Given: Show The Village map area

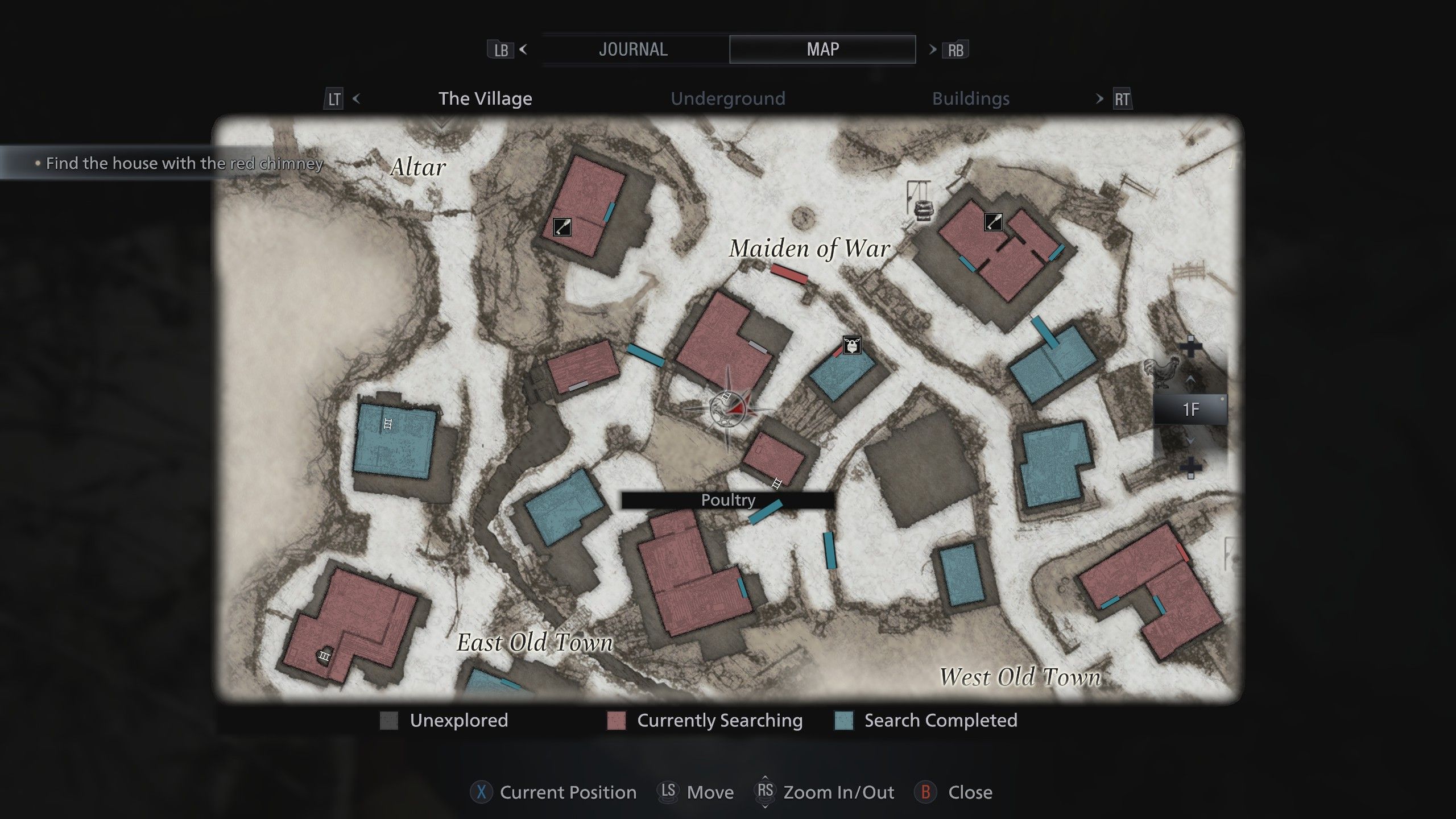Looking at the screenshot, I should pyautogui.click(x=485, y=98).
